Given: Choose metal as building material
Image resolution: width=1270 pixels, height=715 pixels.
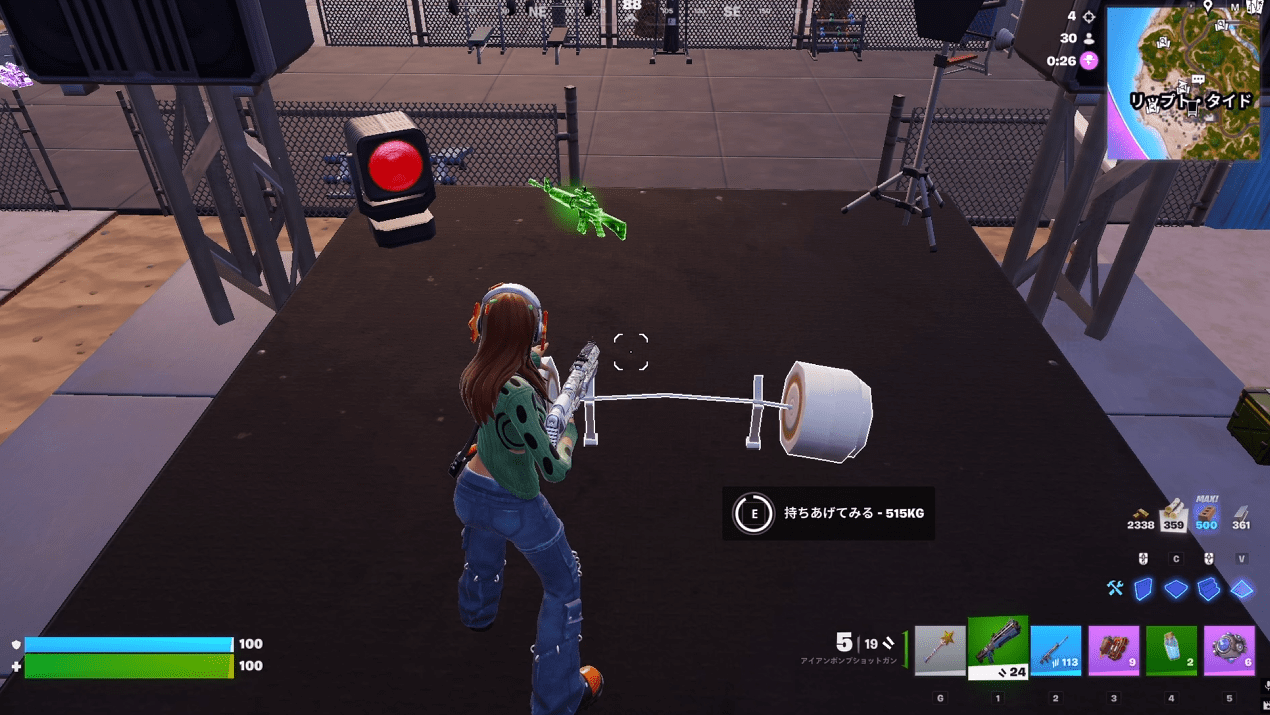Looking at the screenshot, I should click(x=1241, y=514).
